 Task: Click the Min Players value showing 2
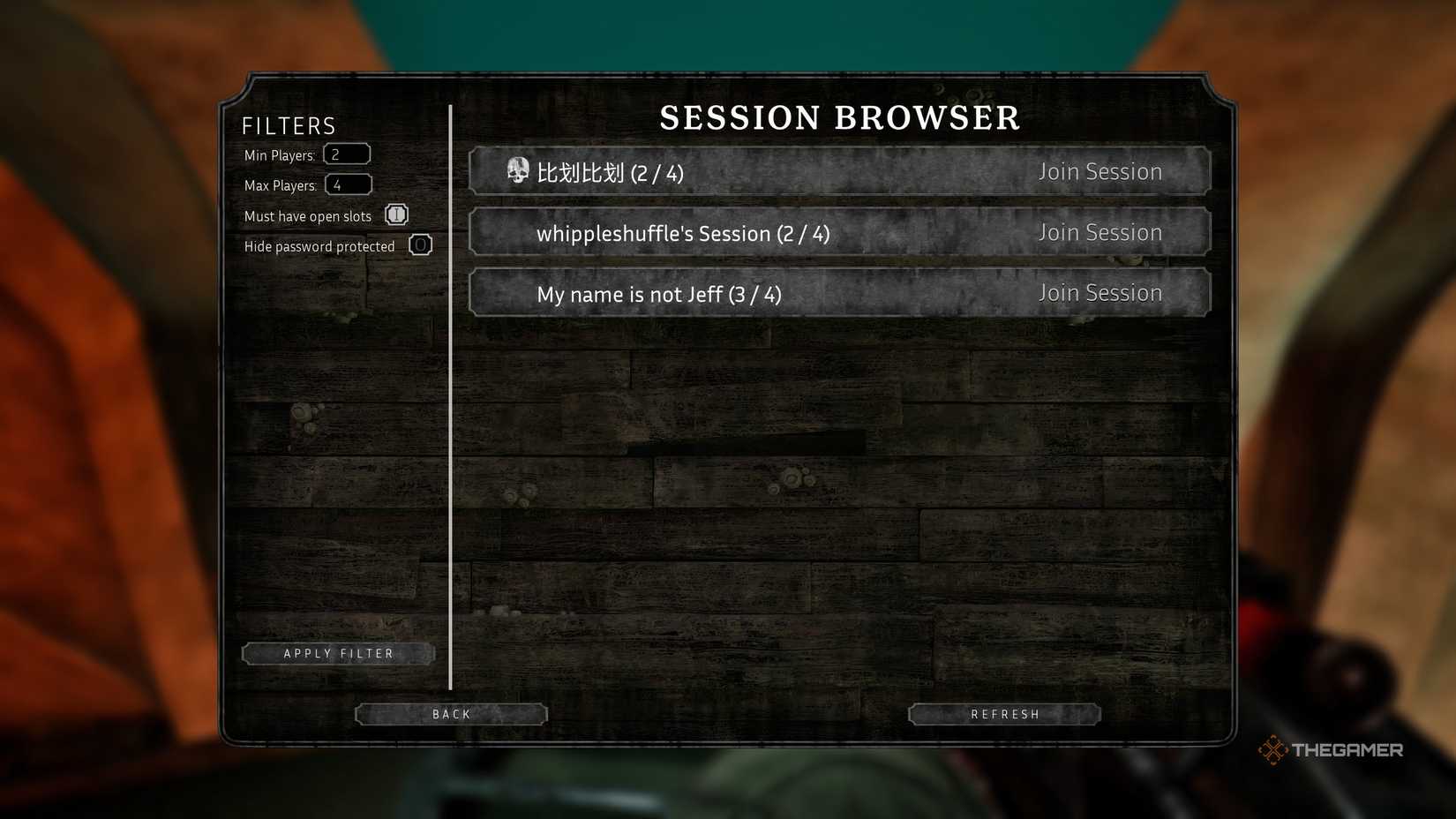click(338, 153)
